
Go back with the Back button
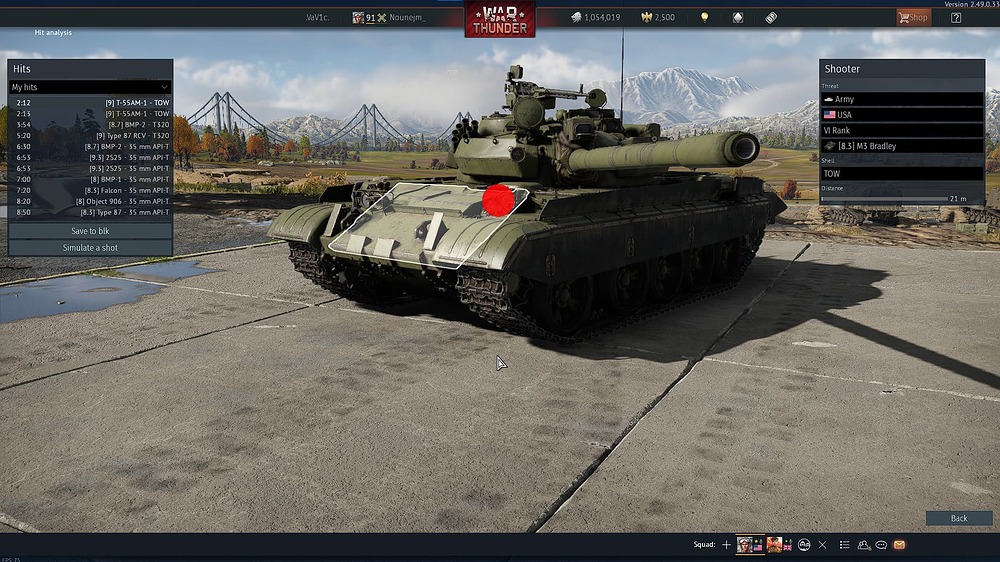pyautogui.click(x=958, y=518)
